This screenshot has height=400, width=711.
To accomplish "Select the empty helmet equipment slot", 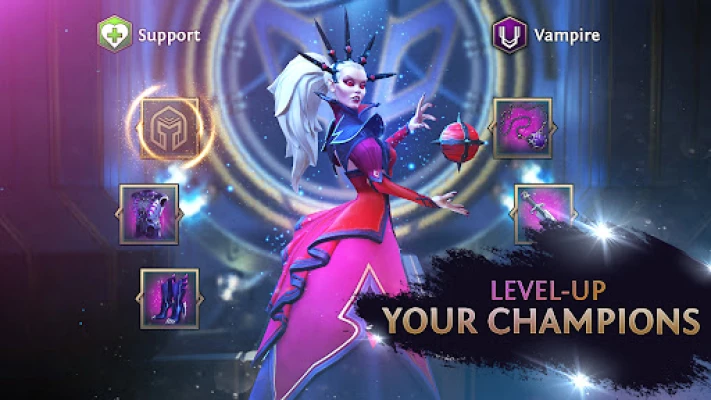I will coord(169,128).
